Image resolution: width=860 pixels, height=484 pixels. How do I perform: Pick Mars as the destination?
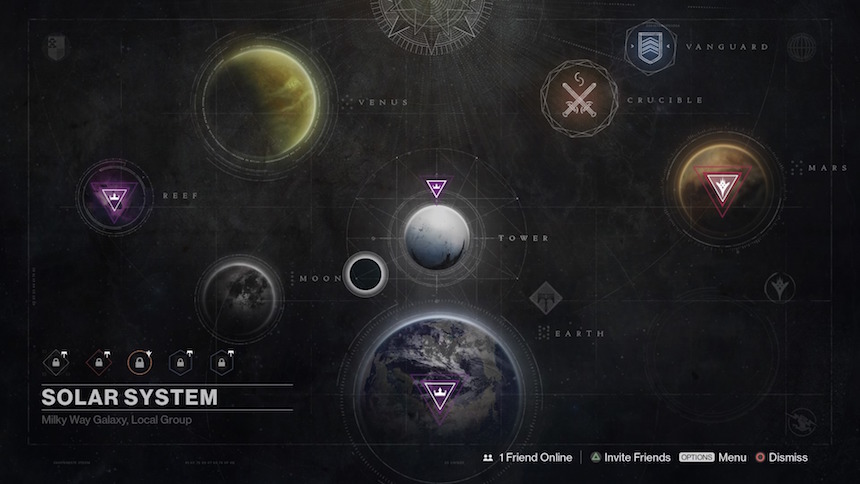(720, 187)
